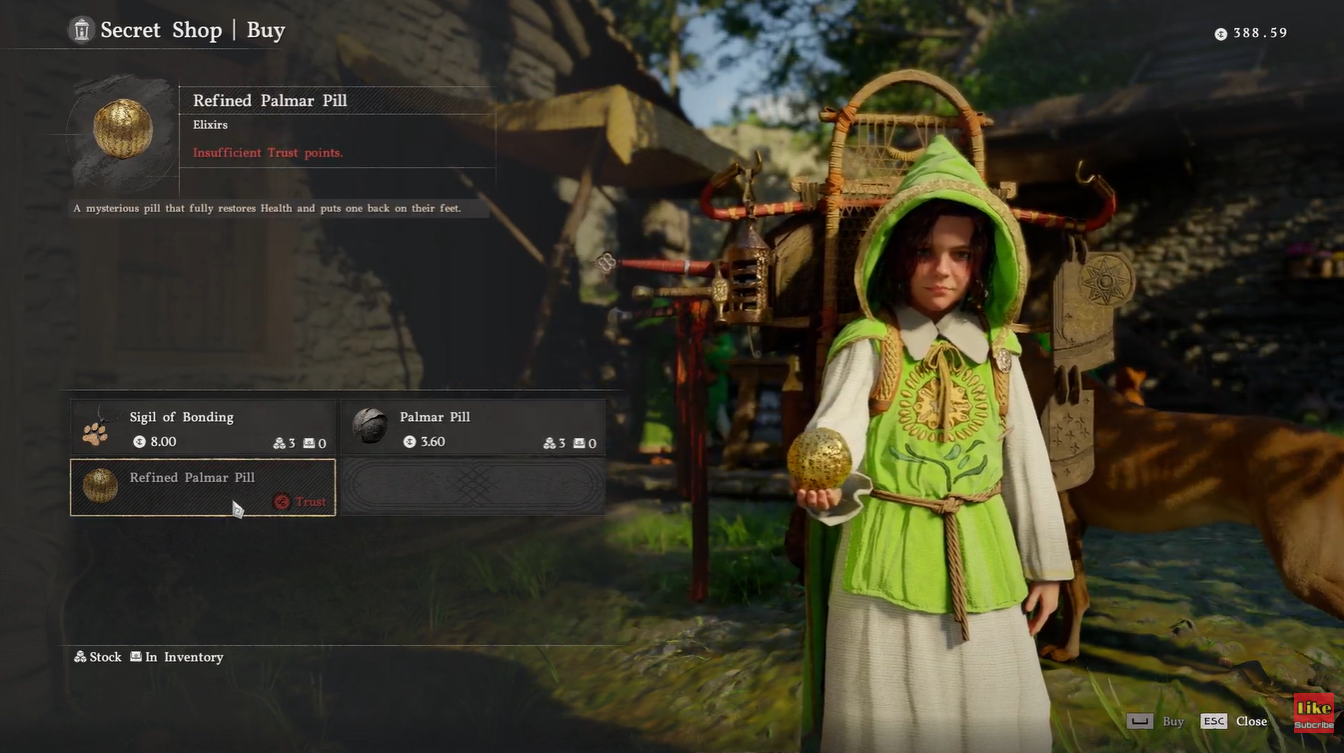This screenshot has height=753, width=1344.
Task: Click the currency coin icon near 388.59
Action: click(1219, 33)
